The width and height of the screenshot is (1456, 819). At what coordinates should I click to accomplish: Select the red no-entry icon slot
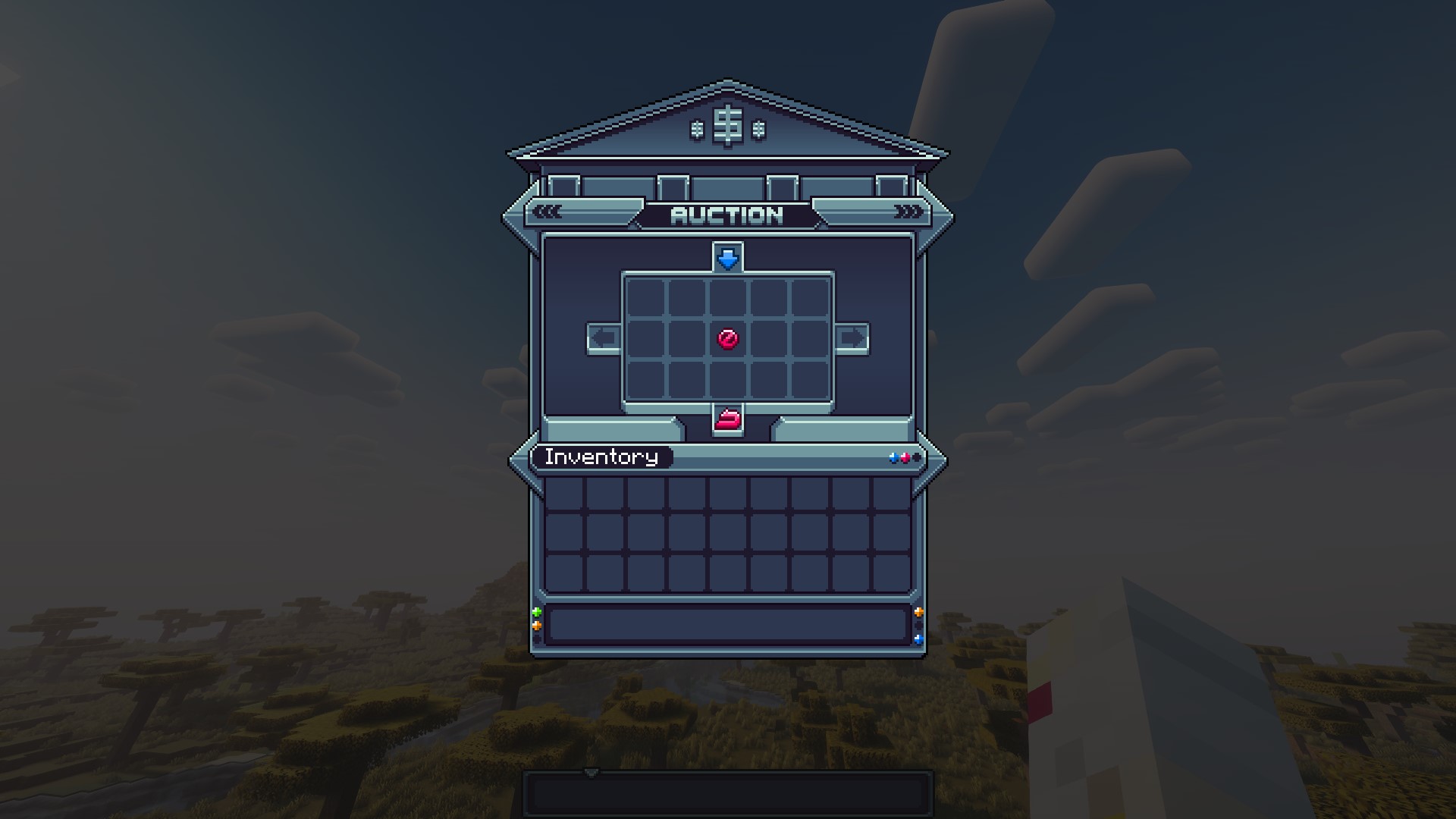coord(727,338)
